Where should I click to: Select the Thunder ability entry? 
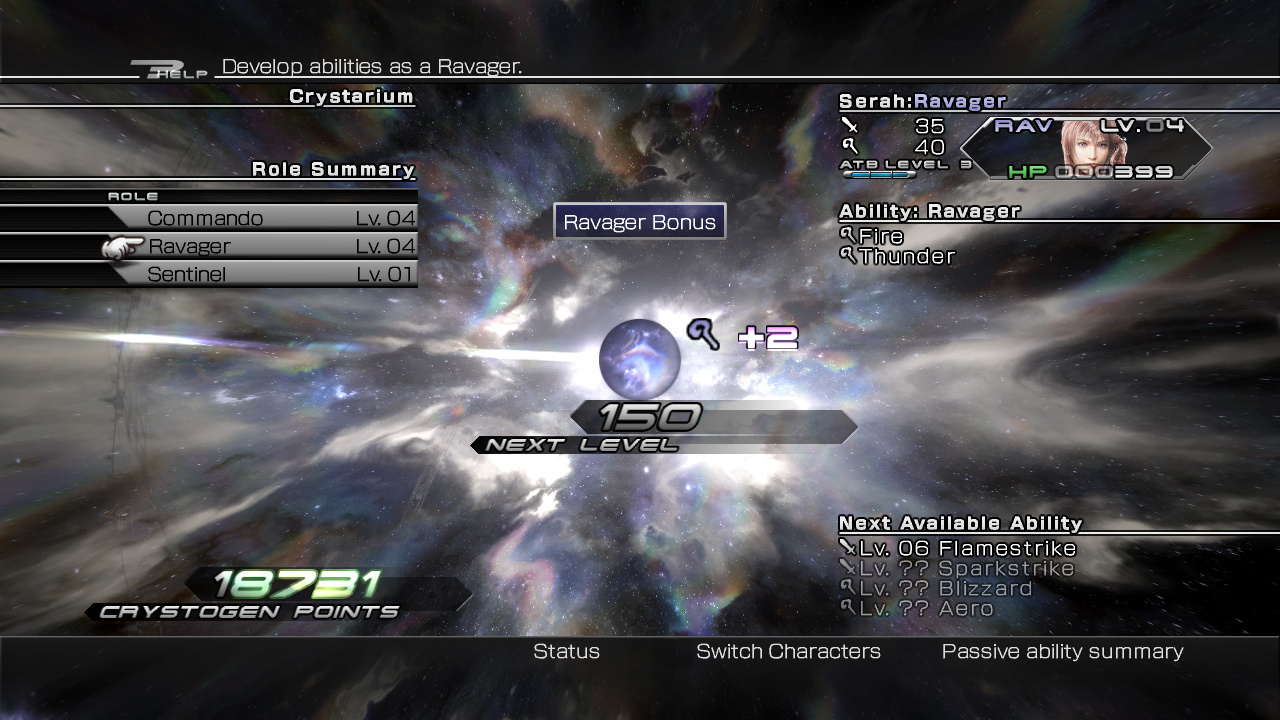tap(906, 256)
